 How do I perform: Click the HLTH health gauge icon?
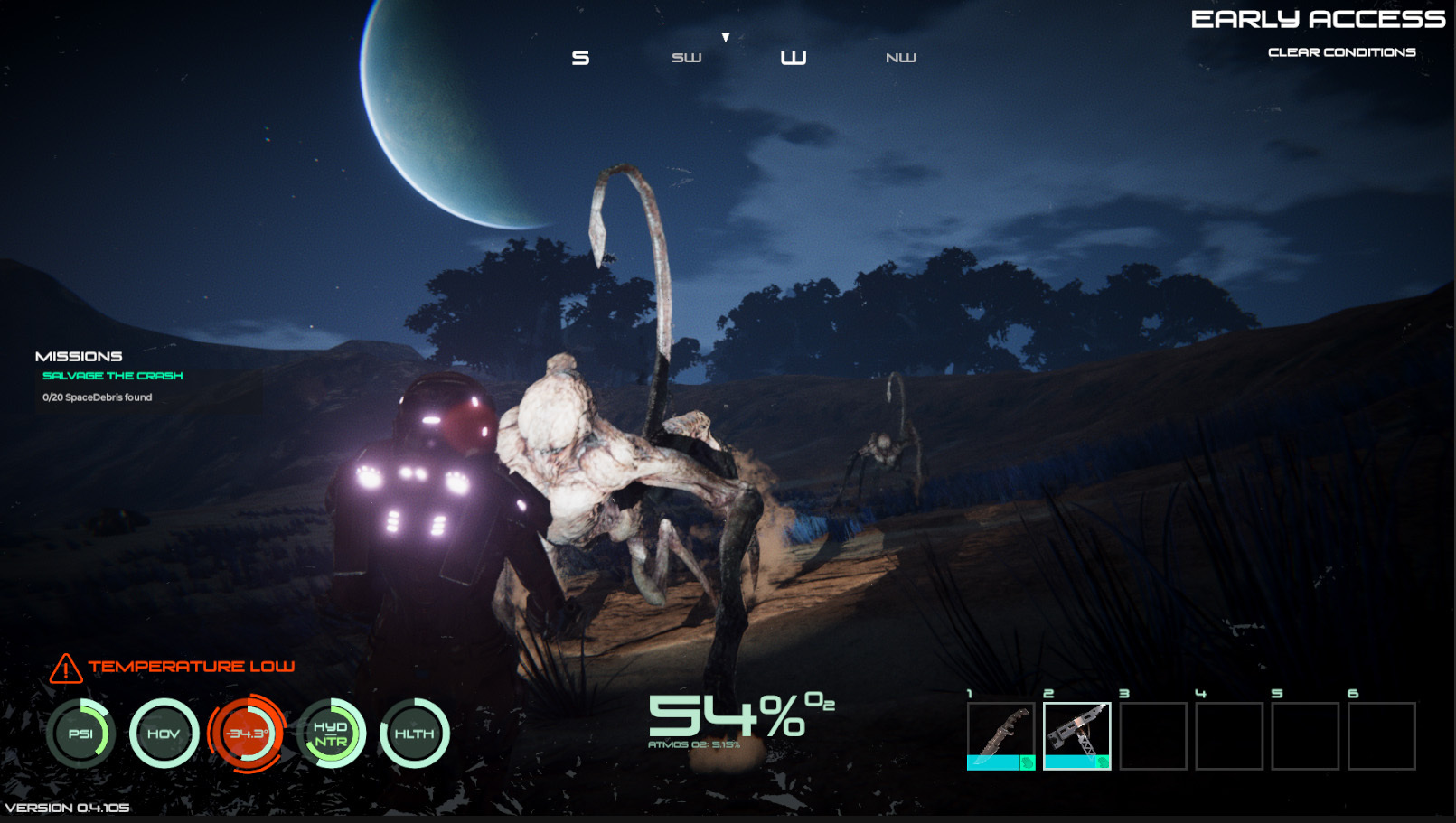[x=414, y=734]
